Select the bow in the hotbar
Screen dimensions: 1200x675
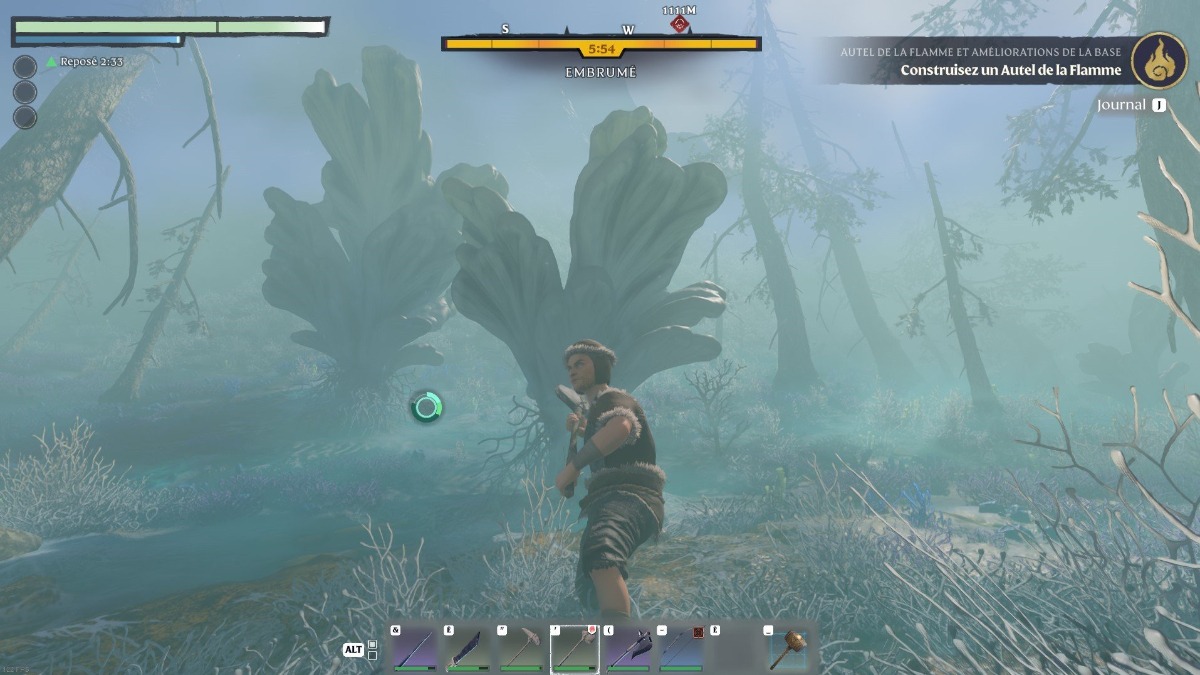[x=682, y=649]
